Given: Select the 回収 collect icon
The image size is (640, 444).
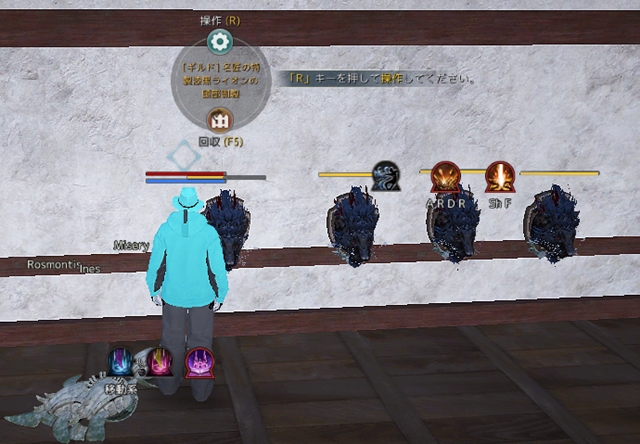Looking at the screenshot, I should pyautogui.click(x=219, y=120).
